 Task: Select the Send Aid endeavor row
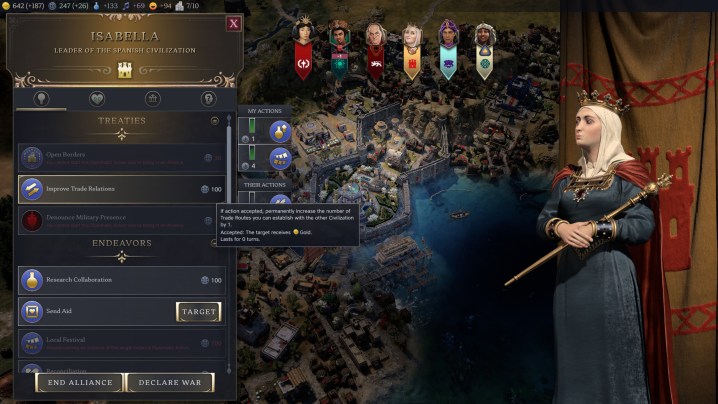(95, 312)
